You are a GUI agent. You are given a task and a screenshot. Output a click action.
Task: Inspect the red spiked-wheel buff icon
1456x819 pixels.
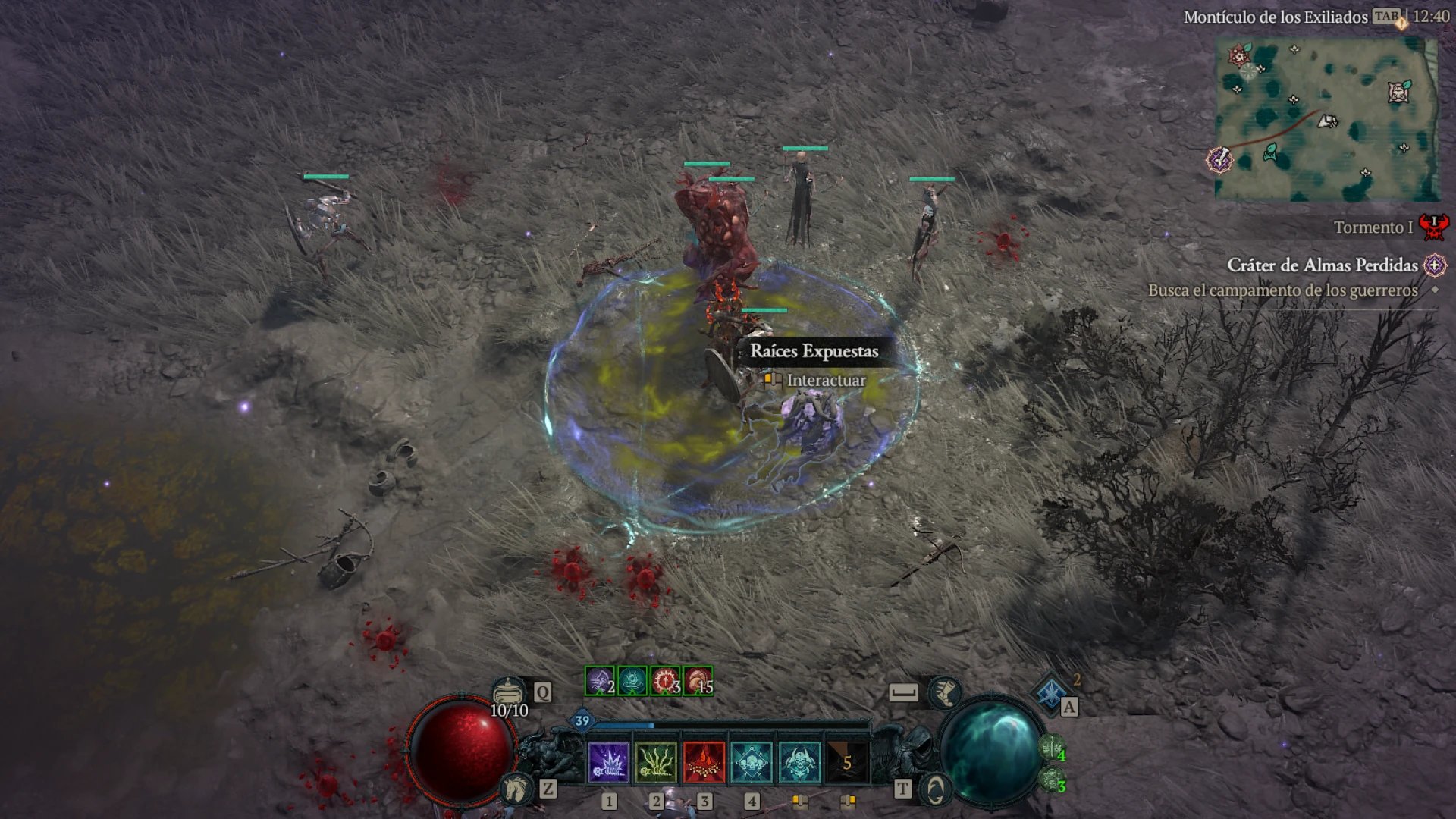coord(665,681)
